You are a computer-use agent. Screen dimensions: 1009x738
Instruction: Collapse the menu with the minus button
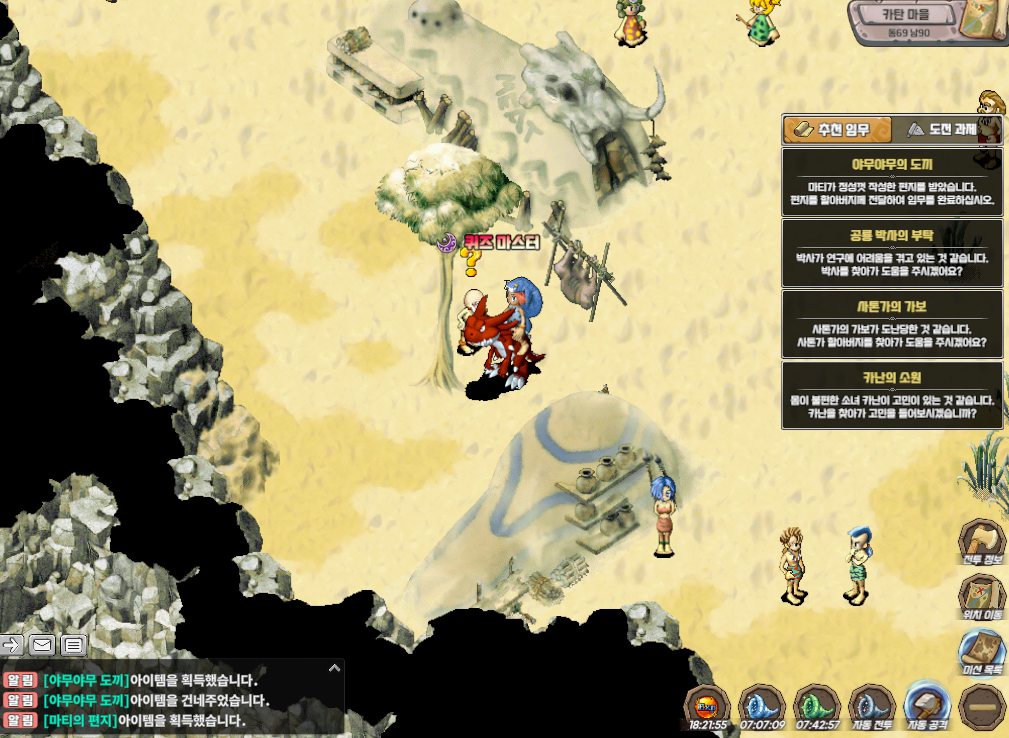pos(982,706)
